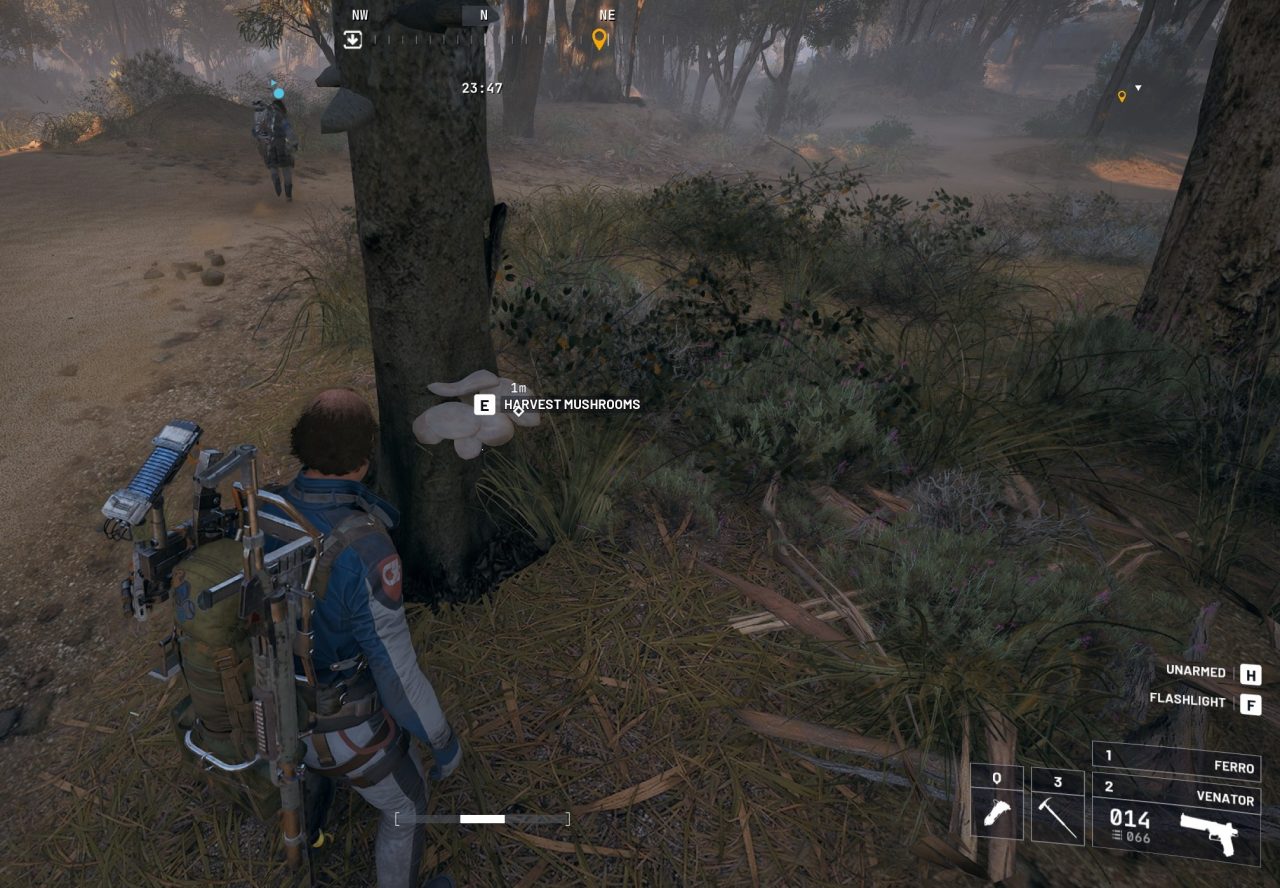Screen dimensions: 1280x888
Task: Click the small orange waypoint marker near the trees
Action: click(1122, 96)
